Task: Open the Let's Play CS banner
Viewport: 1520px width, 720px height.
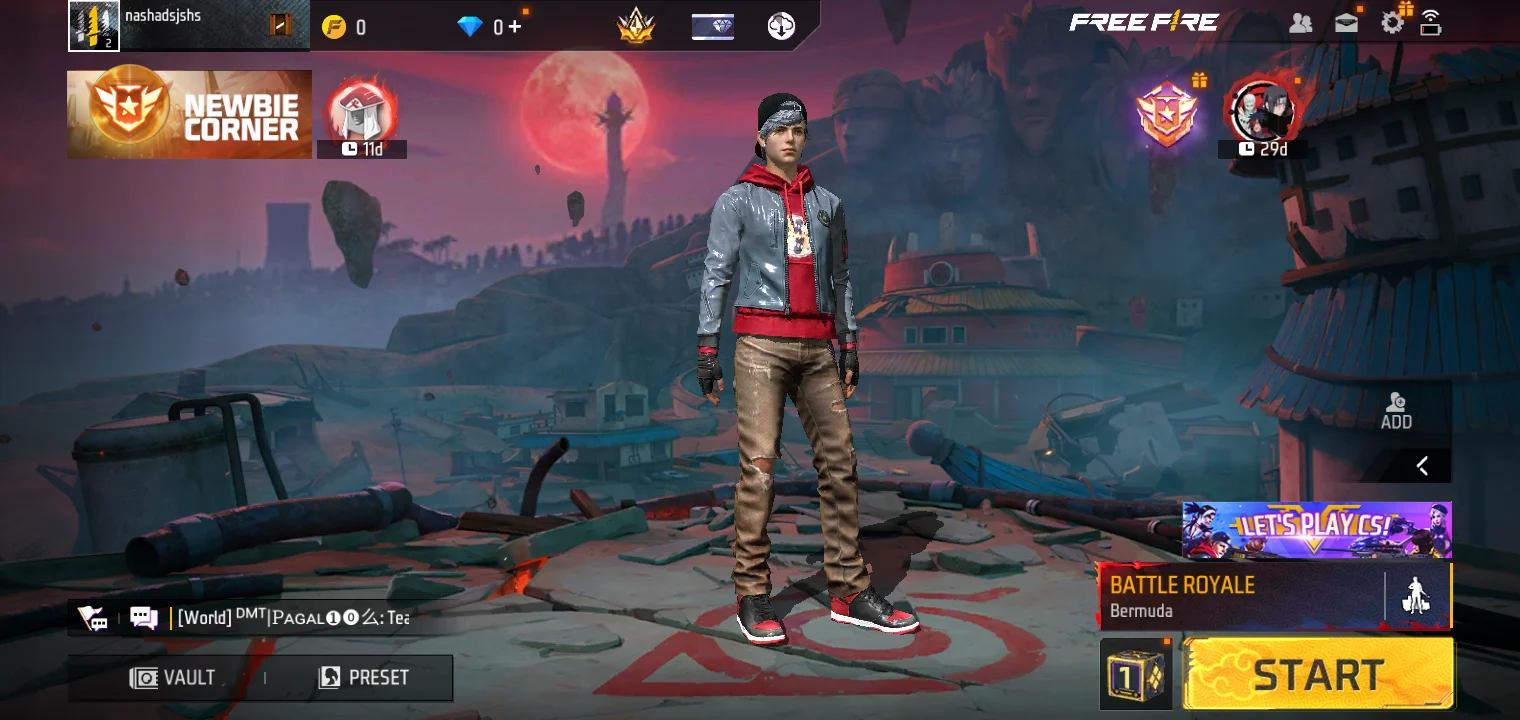Action: (x=1316, y=530)
